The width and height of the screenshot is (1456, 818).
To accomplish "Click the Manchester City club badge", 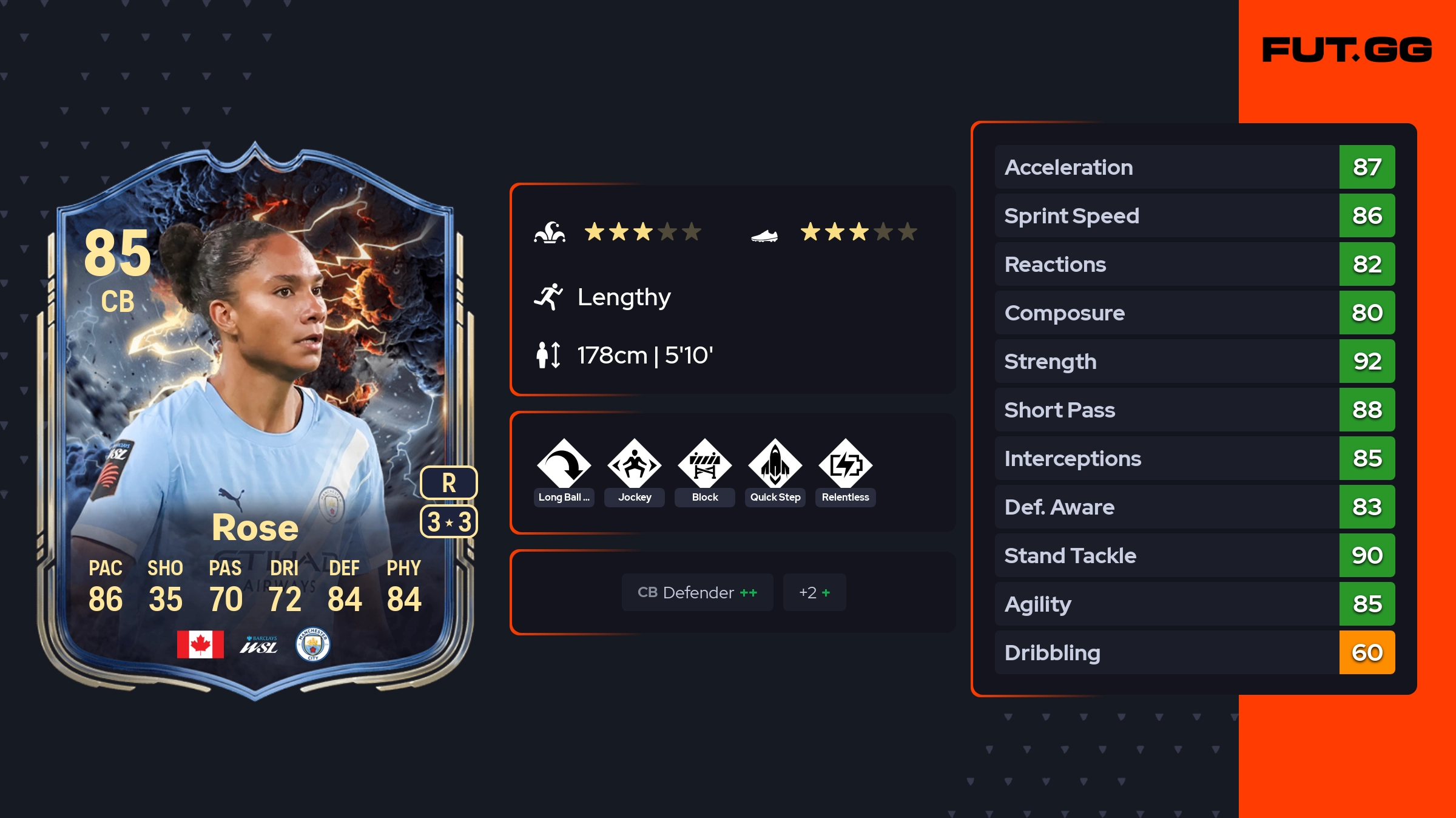I will pyautogui.click(x=312, y=644).
